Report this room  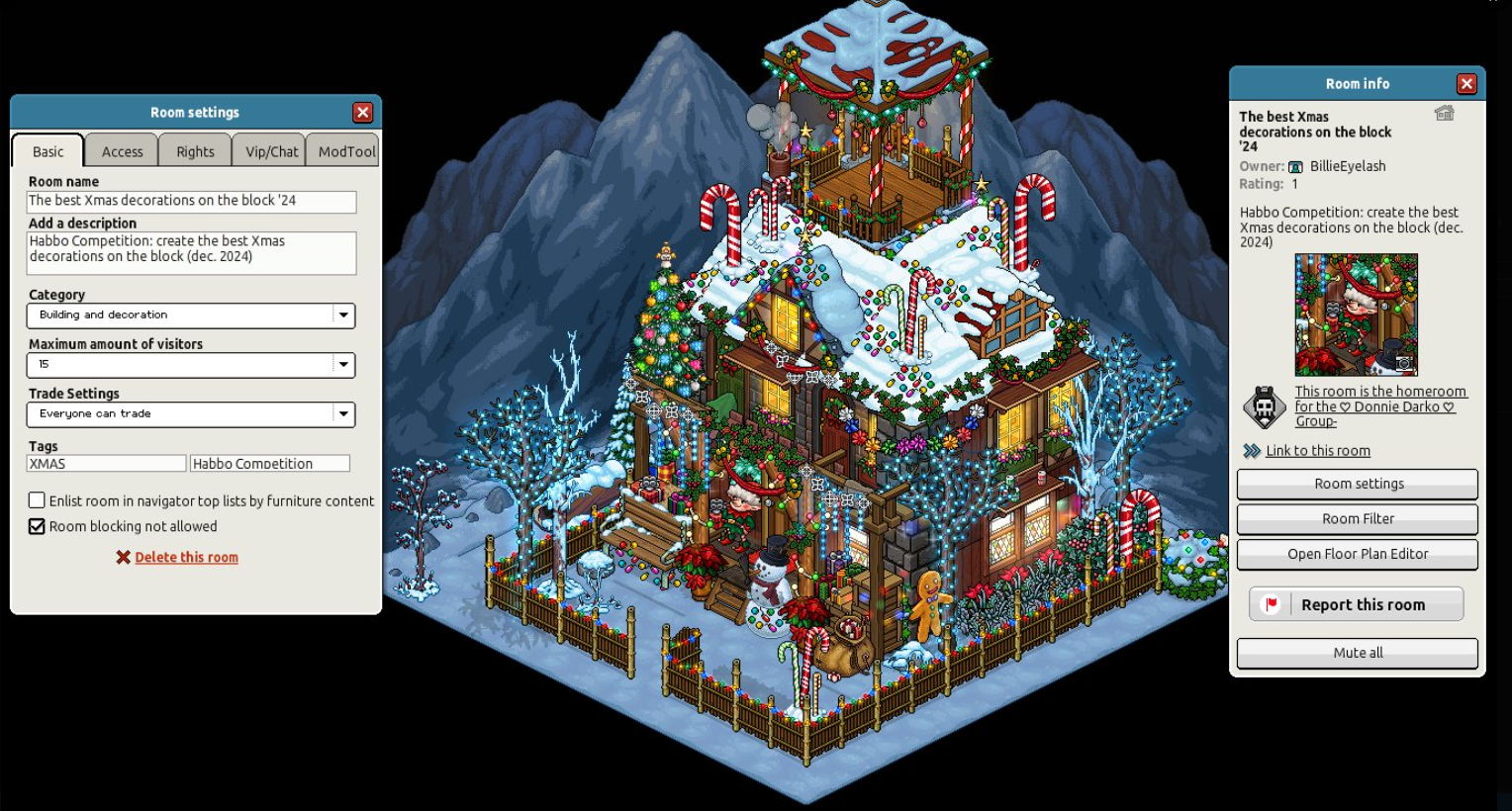tap(1357, 604)
